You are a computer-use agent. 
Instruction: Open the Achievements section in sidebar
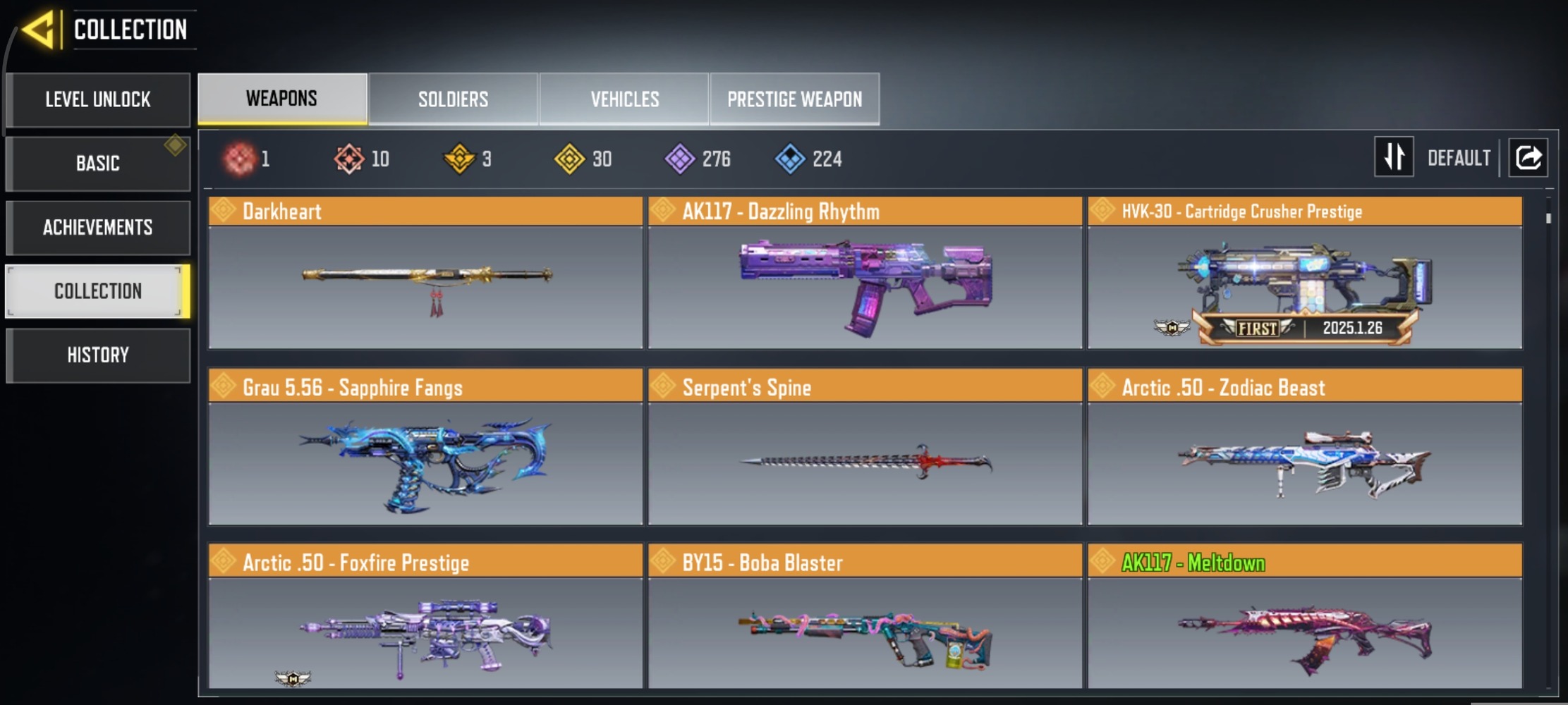pyautogui.click(x=98, y=227)
